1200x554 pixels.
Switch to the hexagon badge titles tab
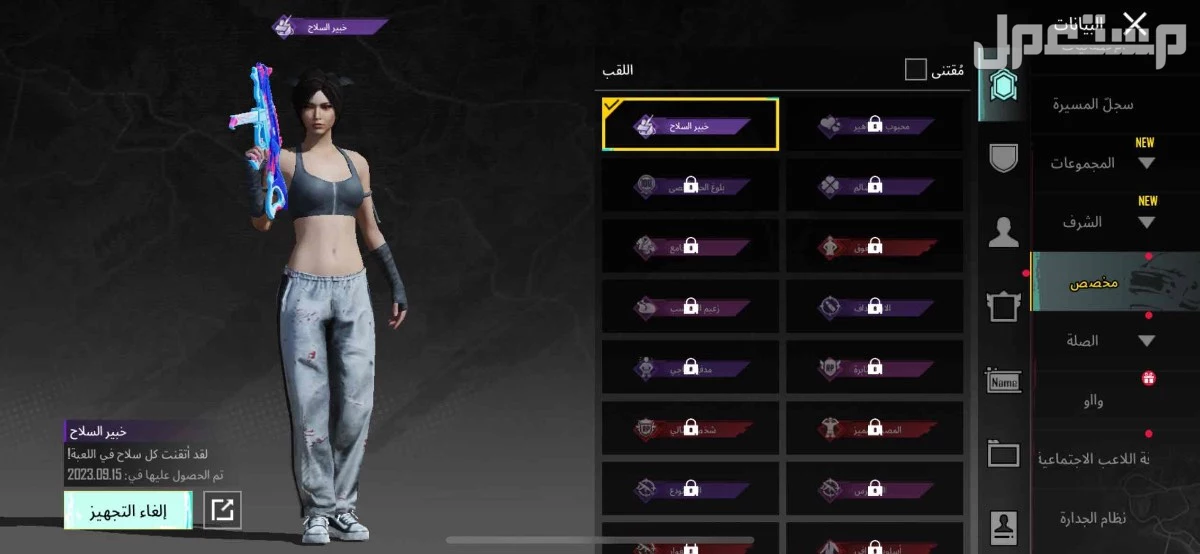[x=1001, y=90]
